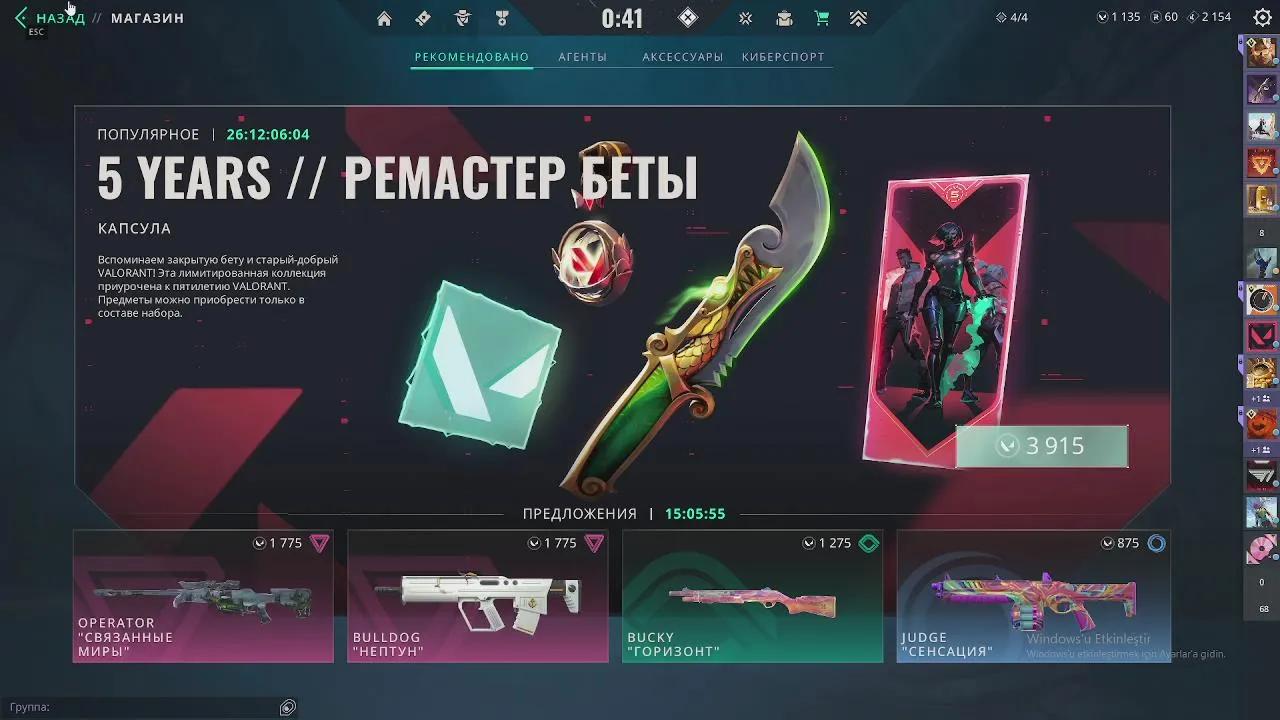Viewport: 1280px width, 720px height.
Task: Click the diamond Play icon near the timer
Action: [x=687, y=17]
